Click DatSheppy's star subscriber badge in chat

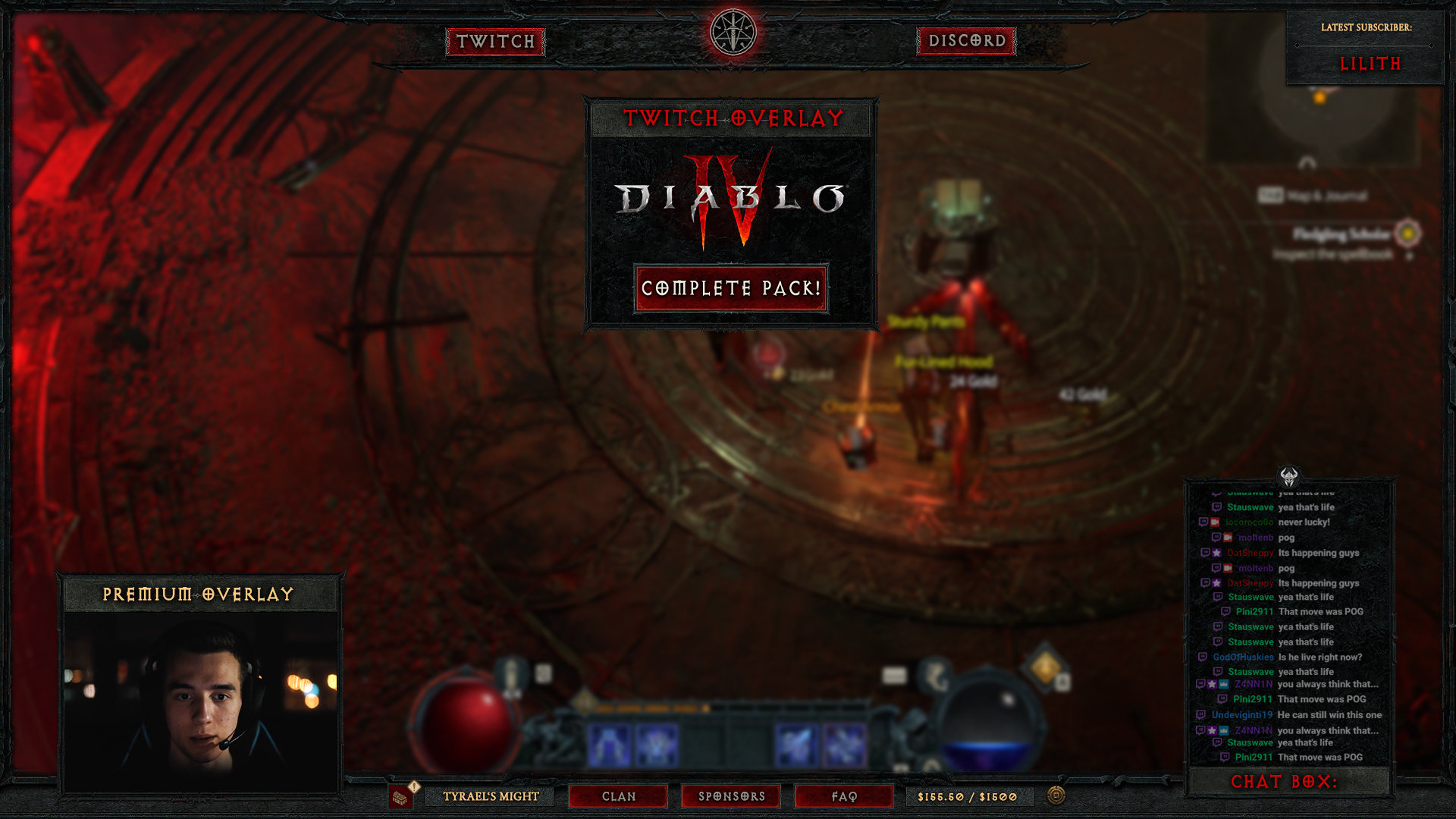[x=1216, y=553]
